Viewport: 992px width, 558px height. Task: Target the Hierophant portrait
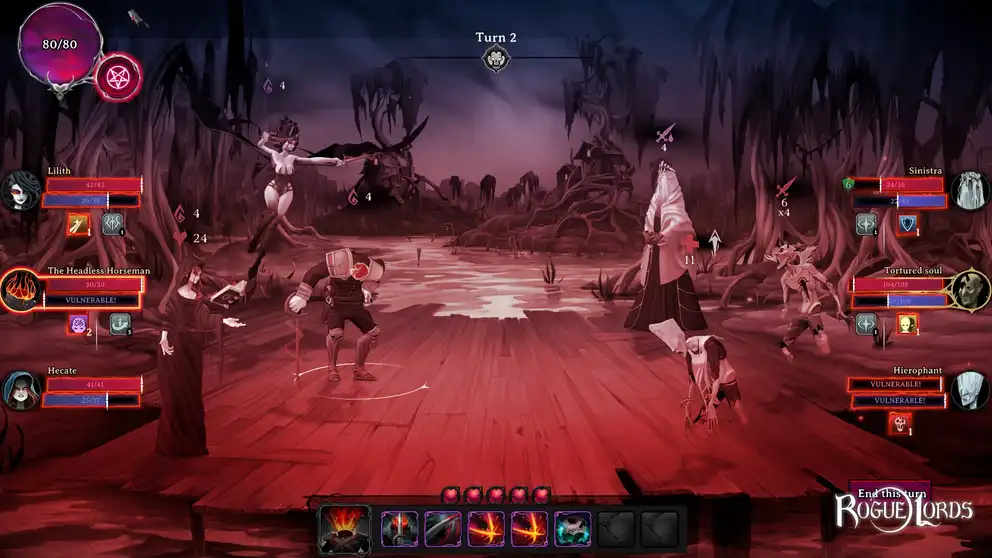[969, 390]
